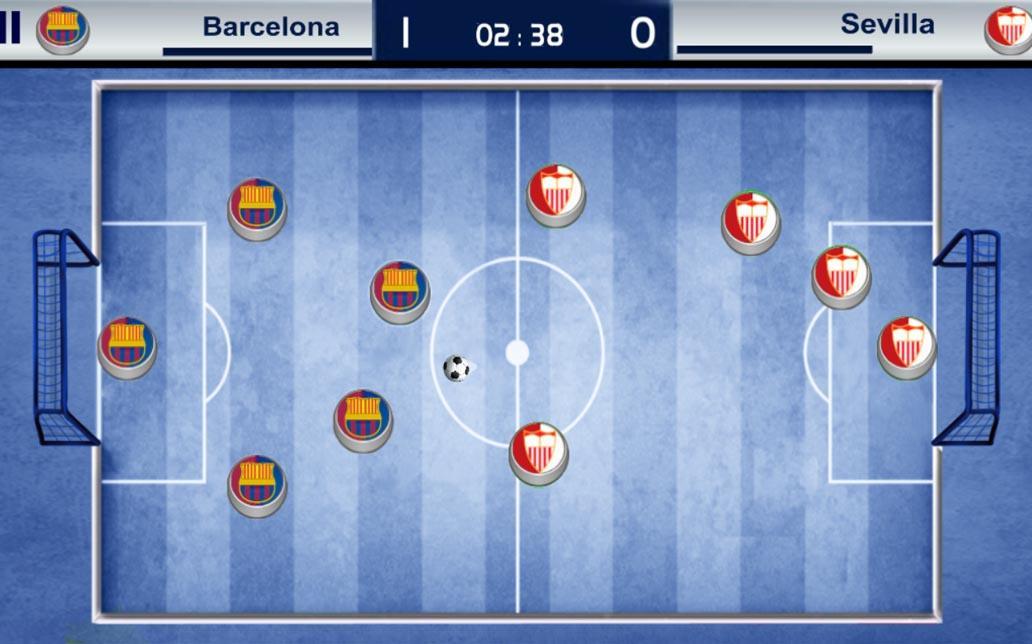Pause the match with the pause button
The width and height of the screenshot is (1032, 644).
coord(10,28)
